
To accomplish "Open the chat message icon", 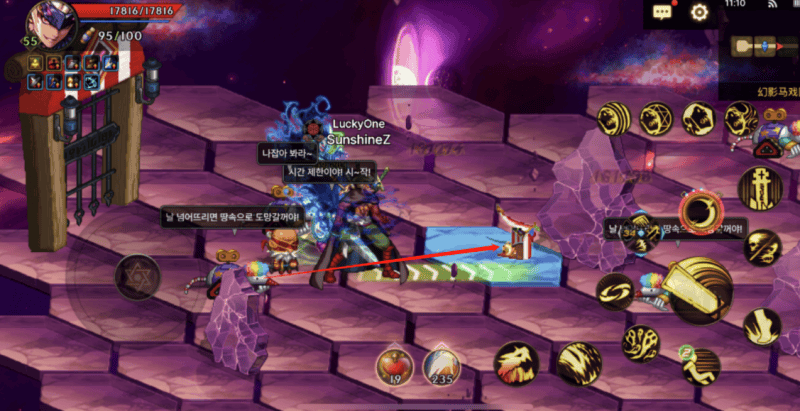I will click(x=662, y=13).
